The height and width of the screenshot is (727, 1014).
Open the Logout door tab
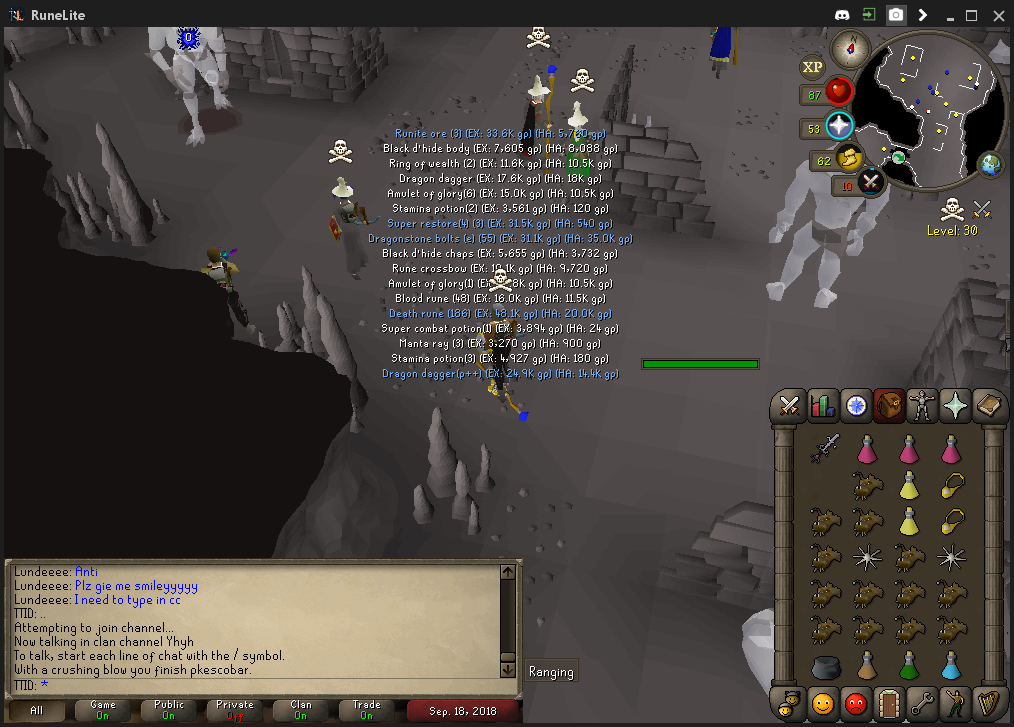tap(888, 702)
